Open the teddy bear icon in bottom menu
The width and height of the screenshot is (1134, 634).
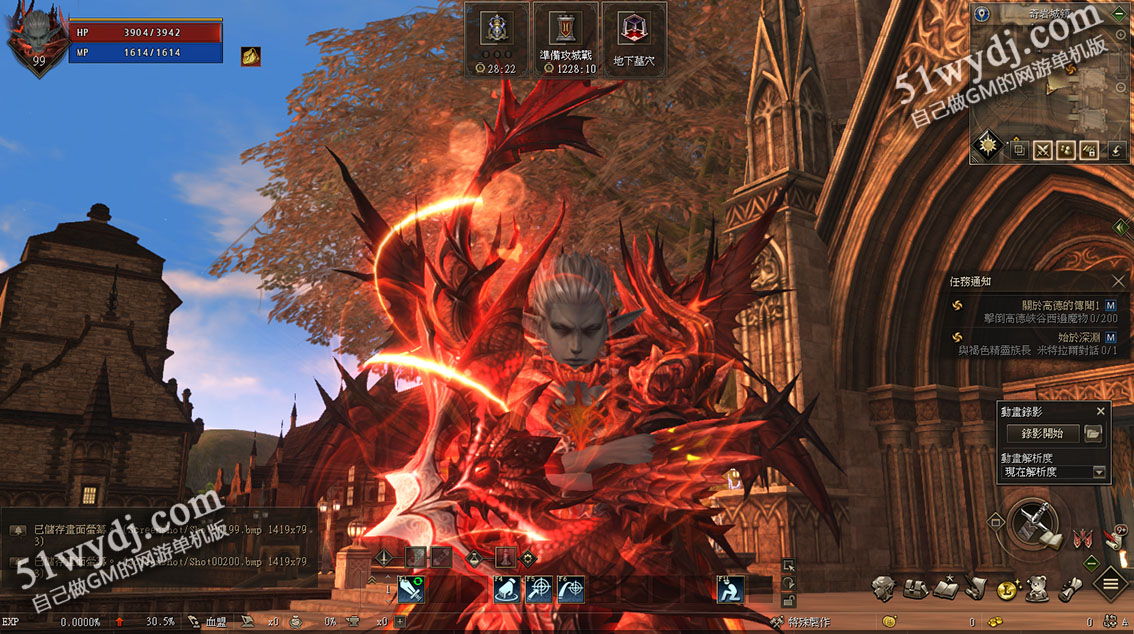[1037, 589]
